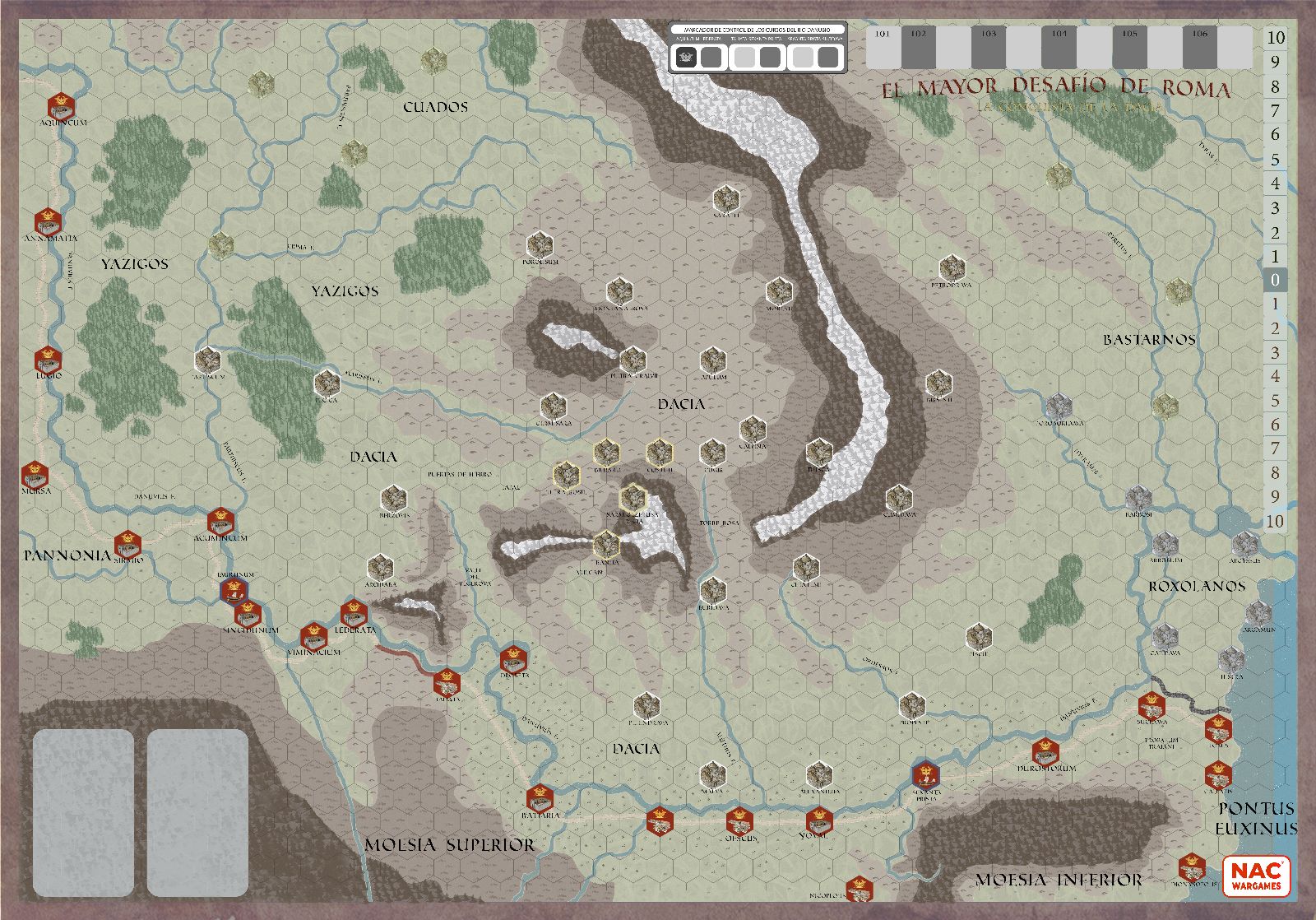The width and height of the screenshot is (1316, 920).
Task: Select the Berzovis settlement hex
Action: click(x=392, y=498)
